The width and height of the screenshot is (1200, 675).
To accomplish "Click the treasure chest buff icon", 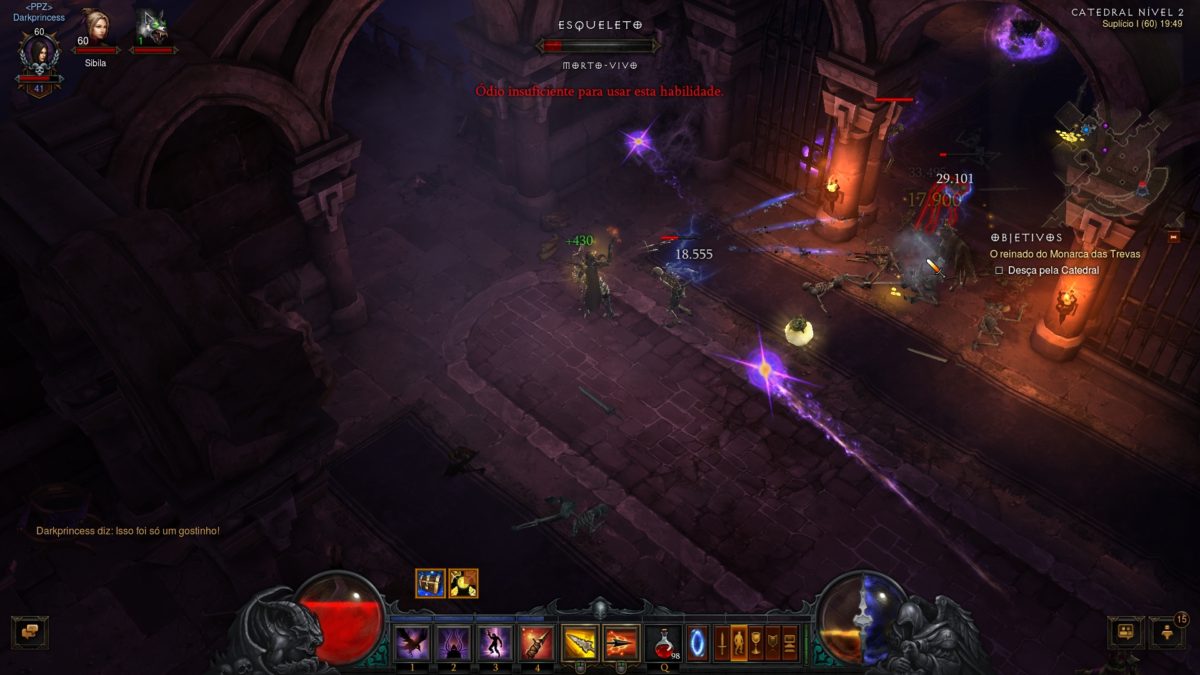I will (430, 583).
